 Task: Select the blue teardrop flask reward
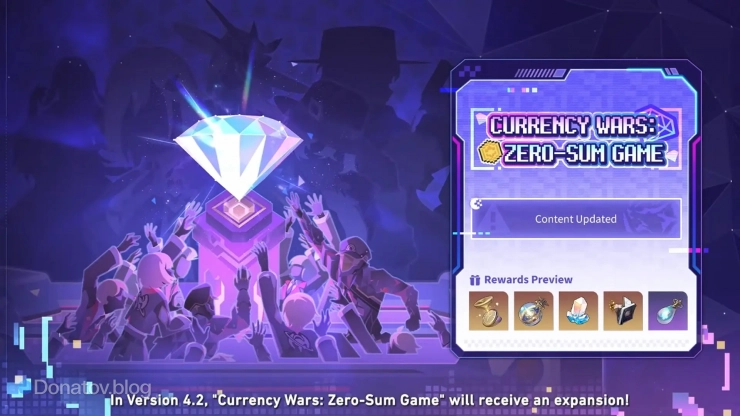point(667,310)
